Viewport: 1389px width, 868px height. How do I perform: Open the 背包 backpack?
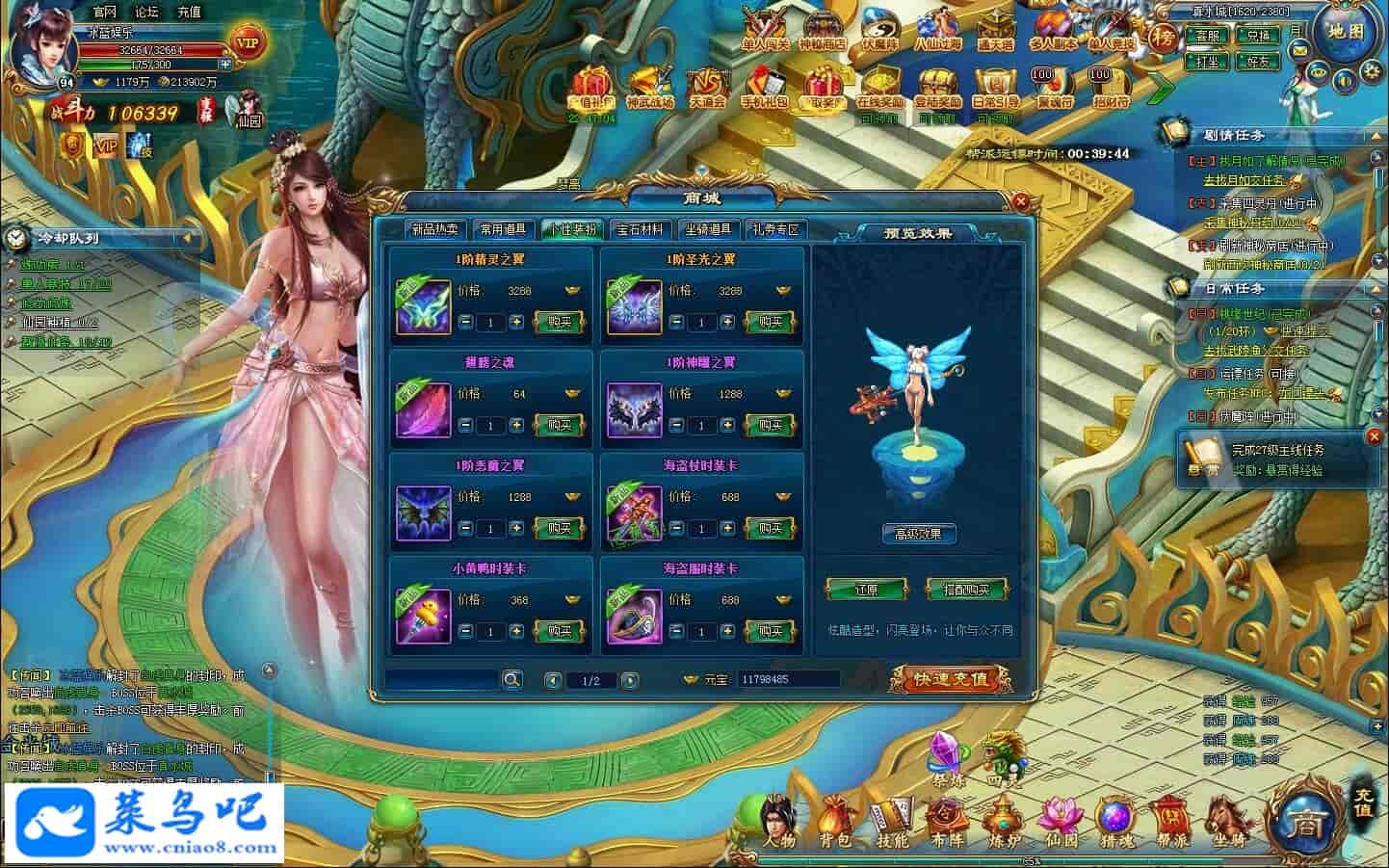coord(834,824)
